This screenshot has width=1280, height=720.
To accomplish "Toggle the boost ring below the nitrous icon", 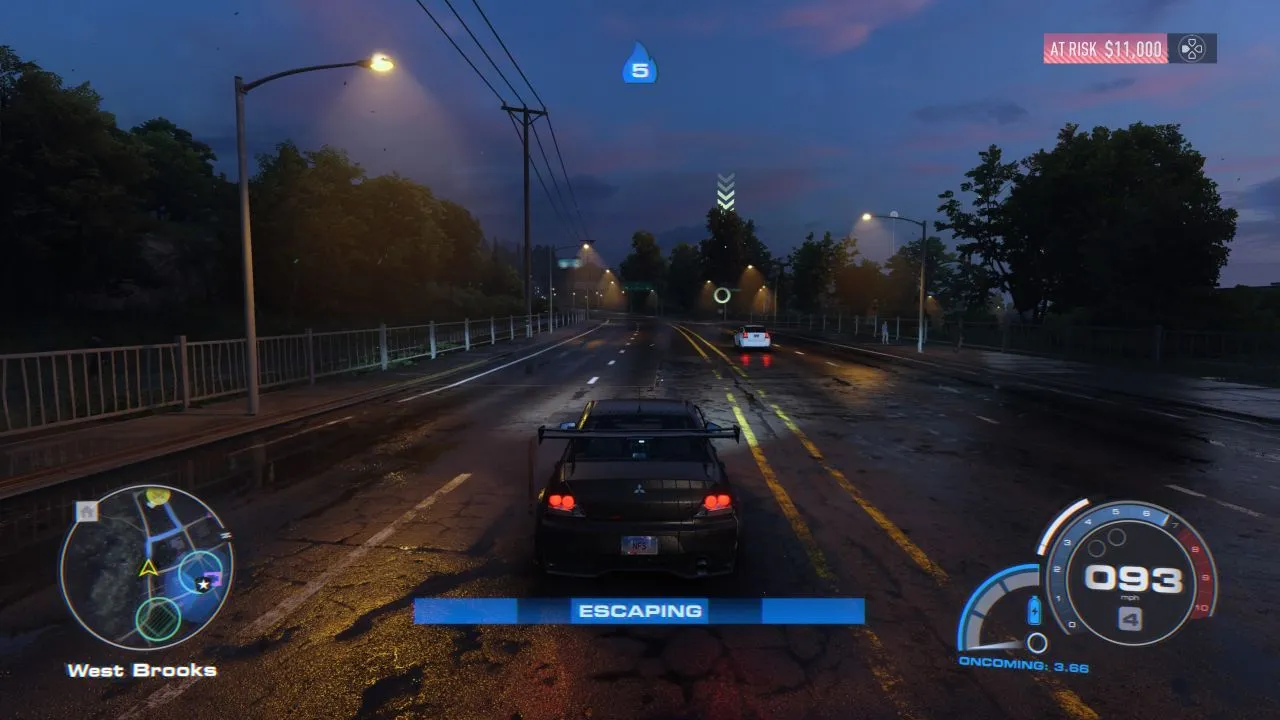I will pos(1037,642).
